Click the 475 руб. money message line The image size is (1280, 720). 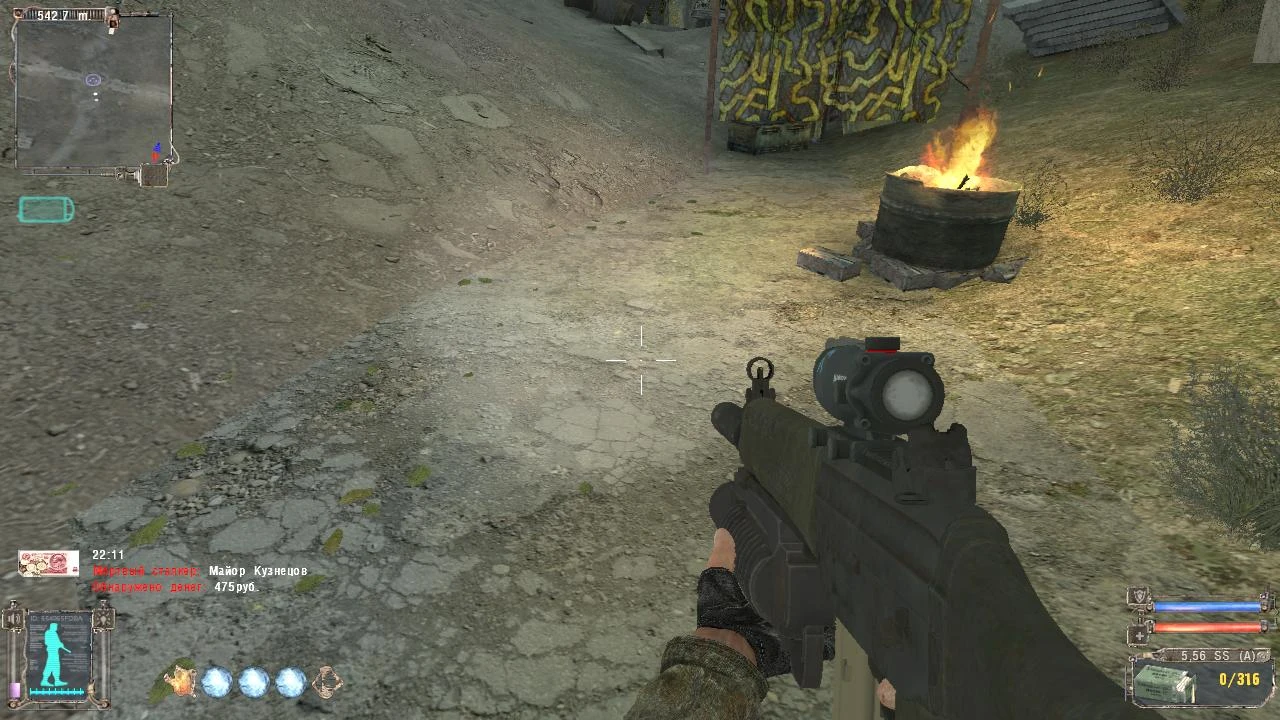[x=235, y=589]
